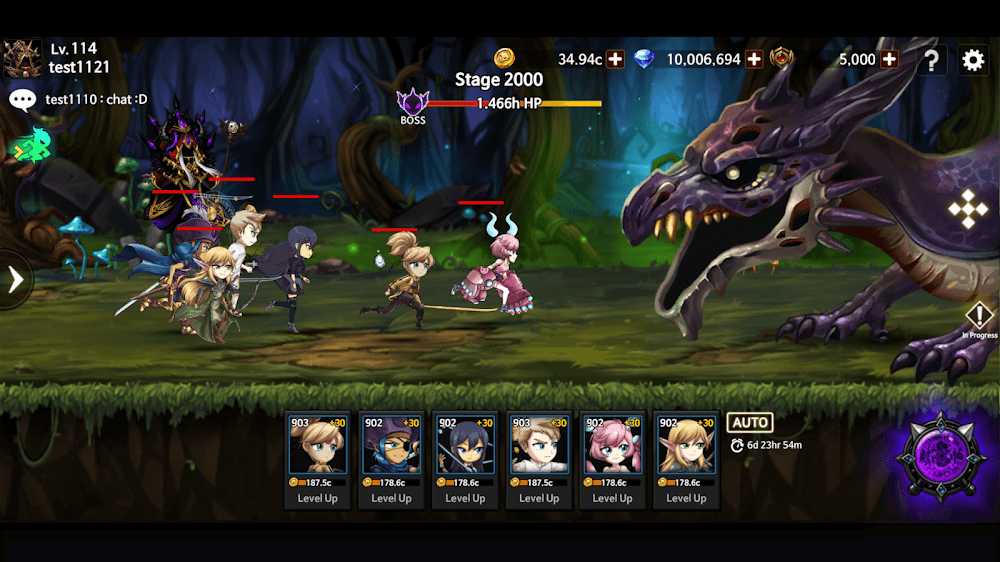Buy more diamonds with the plus button

pyautogui.click(x=754, y=59)
